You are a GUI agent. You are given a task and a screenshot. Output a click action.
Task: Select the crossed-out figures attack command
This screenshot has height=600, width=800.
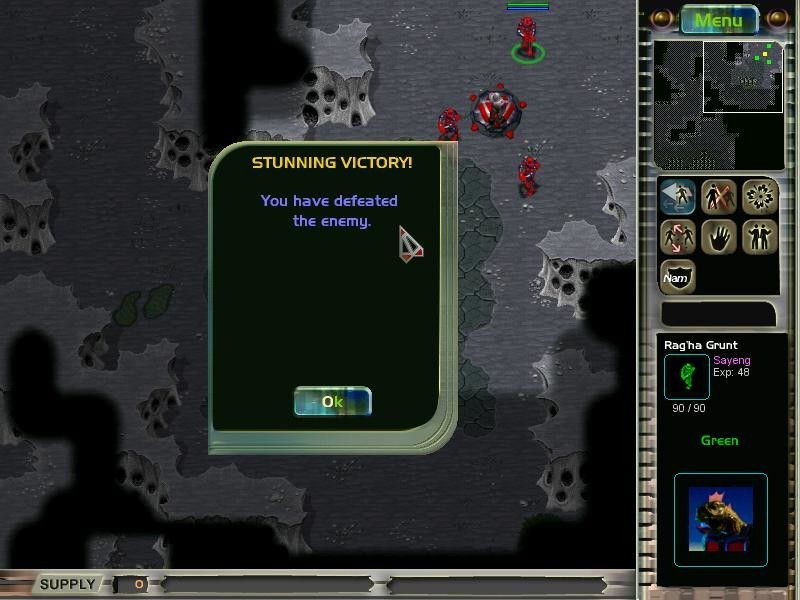[x=719, y=196]
